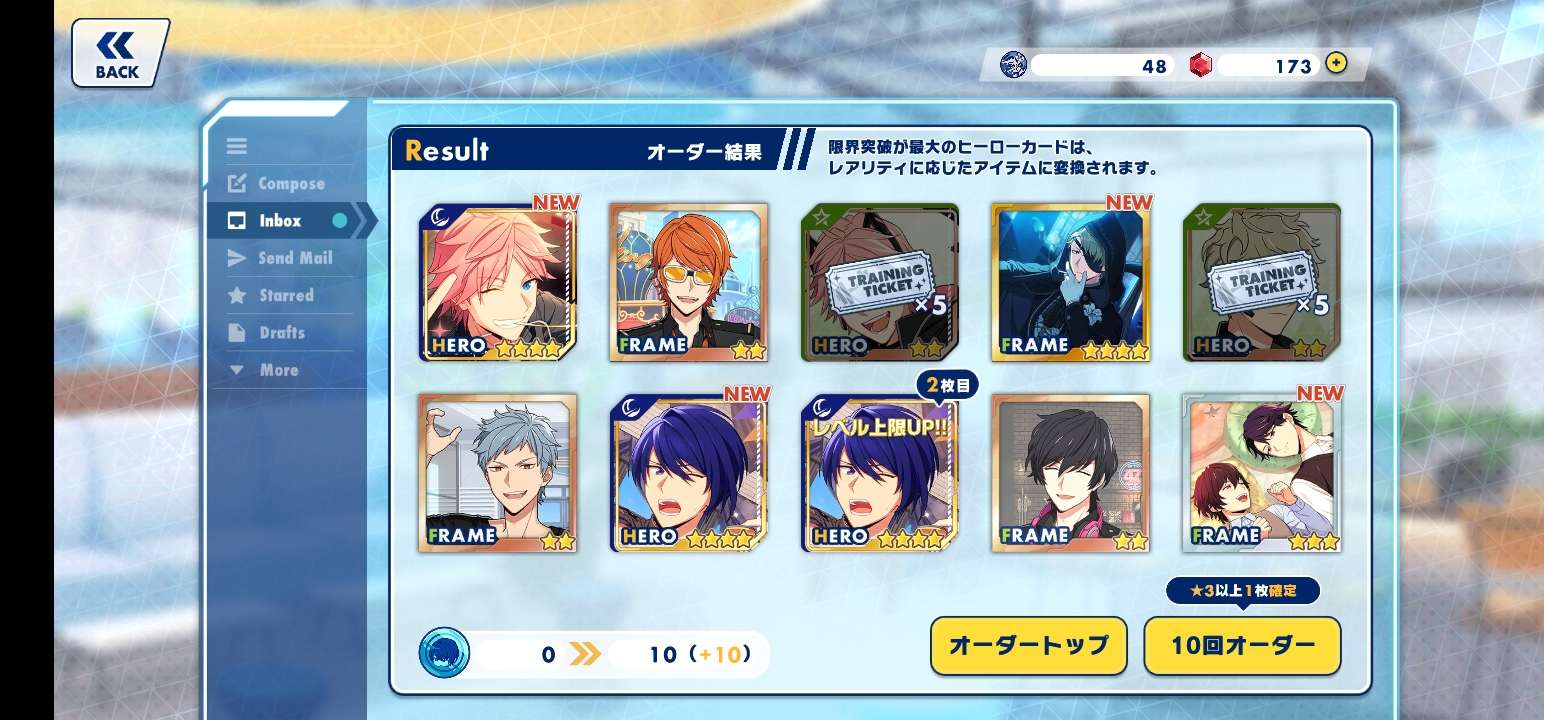Open the Compose menu entry
This screenshot has width=1544, height=720.
[x=290, y=184]
